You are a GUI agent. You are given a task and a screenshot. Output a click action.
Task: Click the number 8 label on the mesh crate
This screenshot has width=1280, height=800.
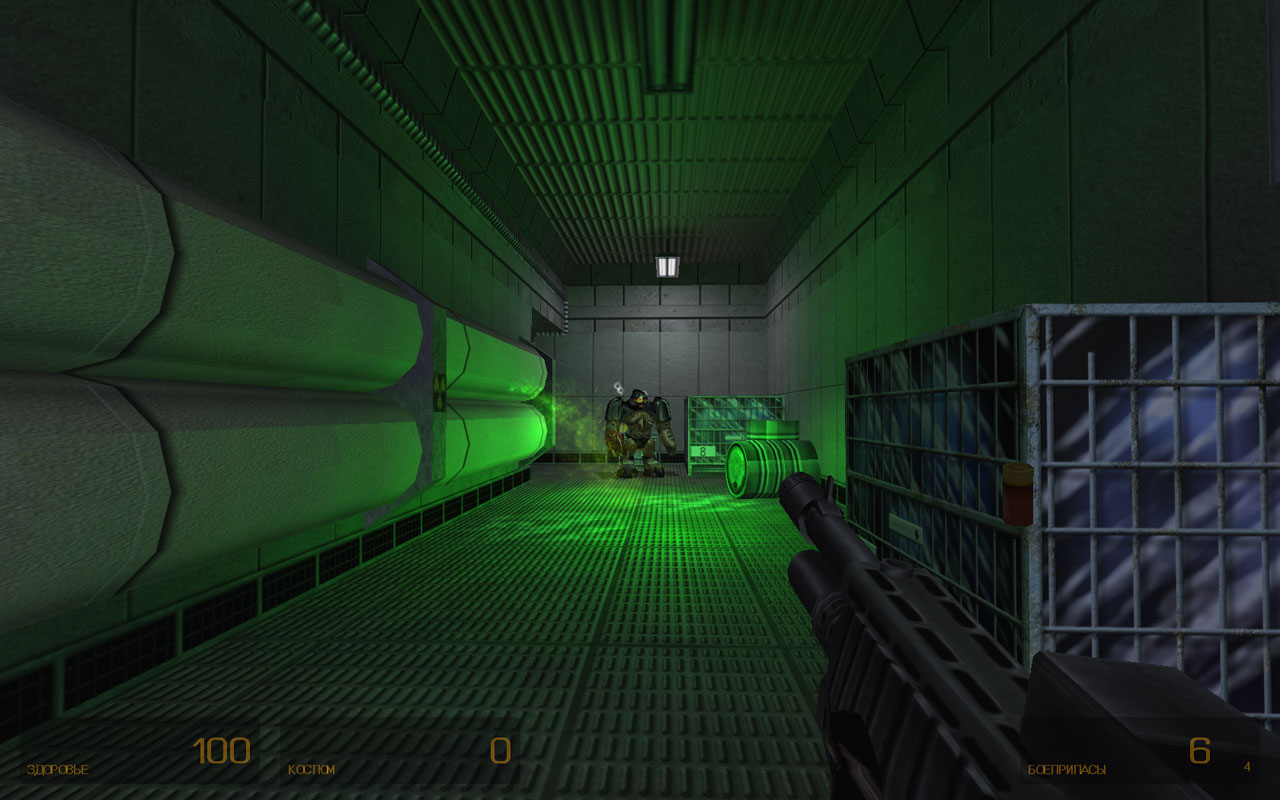(x=703, y=451)
